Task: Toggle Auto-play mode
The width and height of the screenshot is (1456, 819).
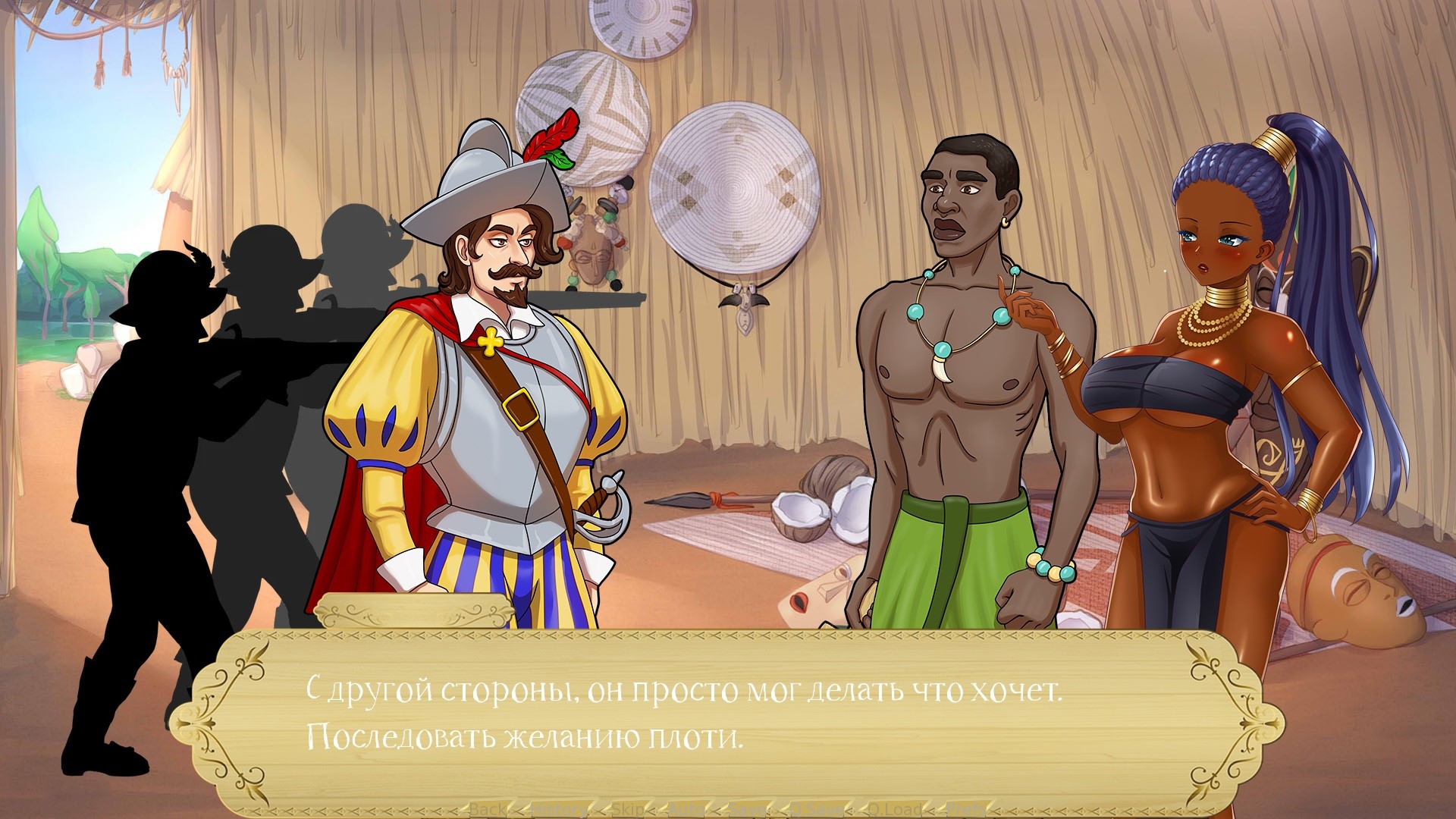Action: point(686,809)
